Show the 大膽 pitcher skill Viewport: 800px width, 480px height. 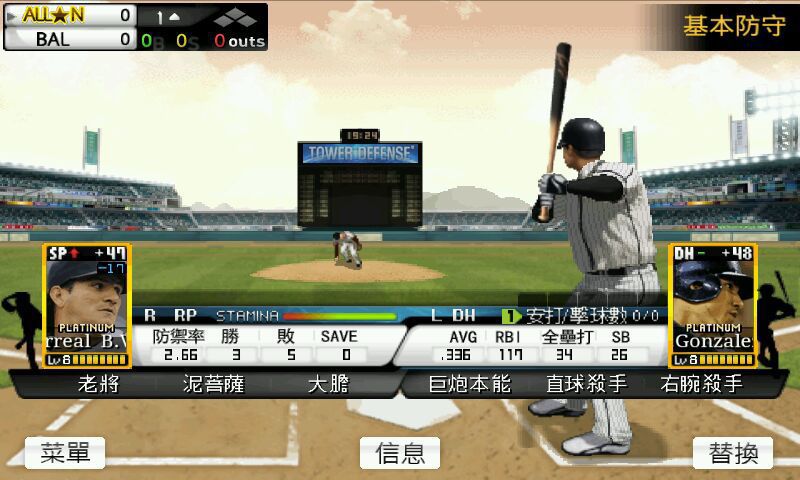(328, 384)
